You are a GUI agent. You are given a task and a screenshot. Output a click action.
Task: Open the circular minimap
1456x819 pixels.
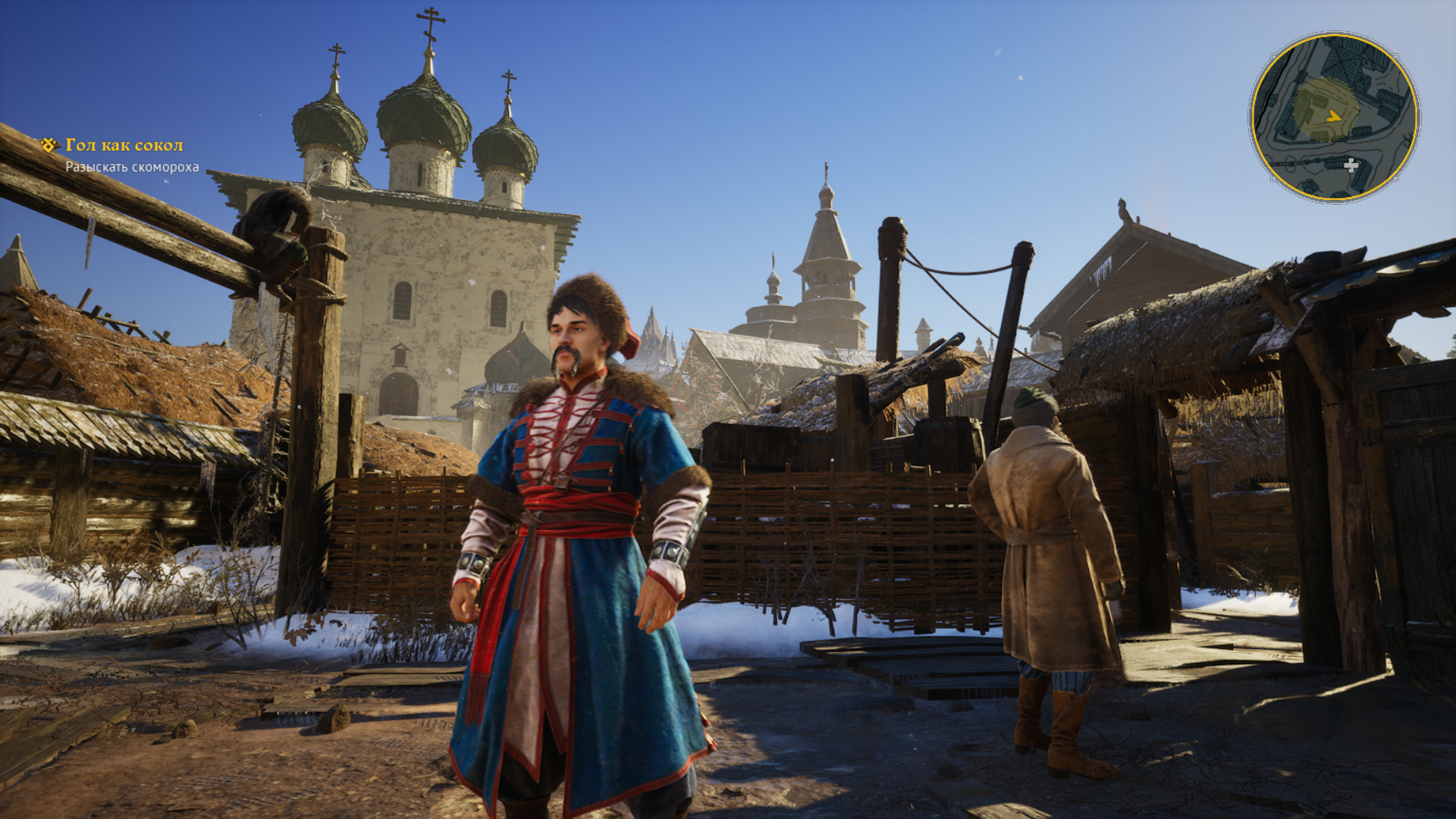(x=1334, y=118)
